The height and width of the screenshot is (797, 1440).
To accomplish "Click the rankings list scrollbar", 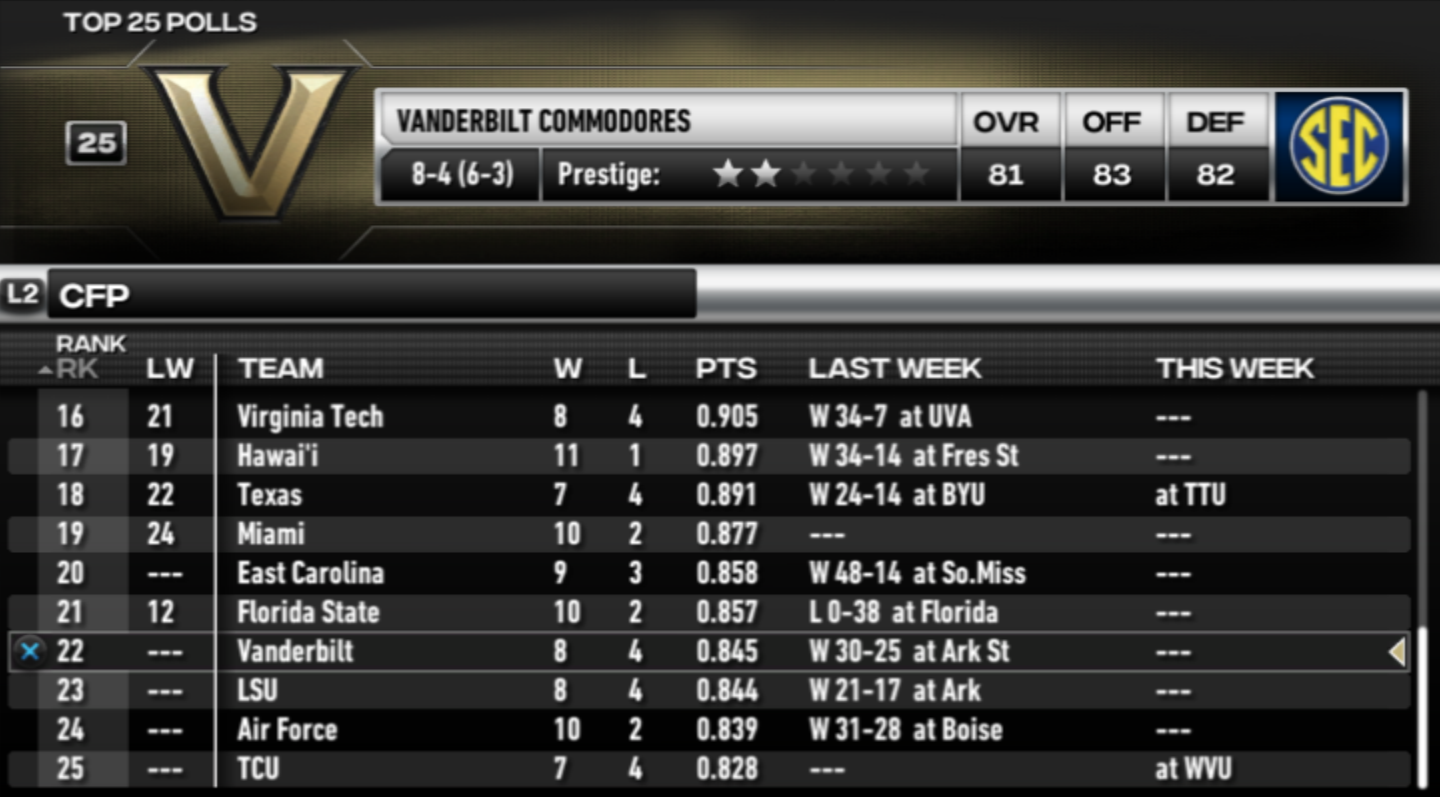I will [1423, 590].
